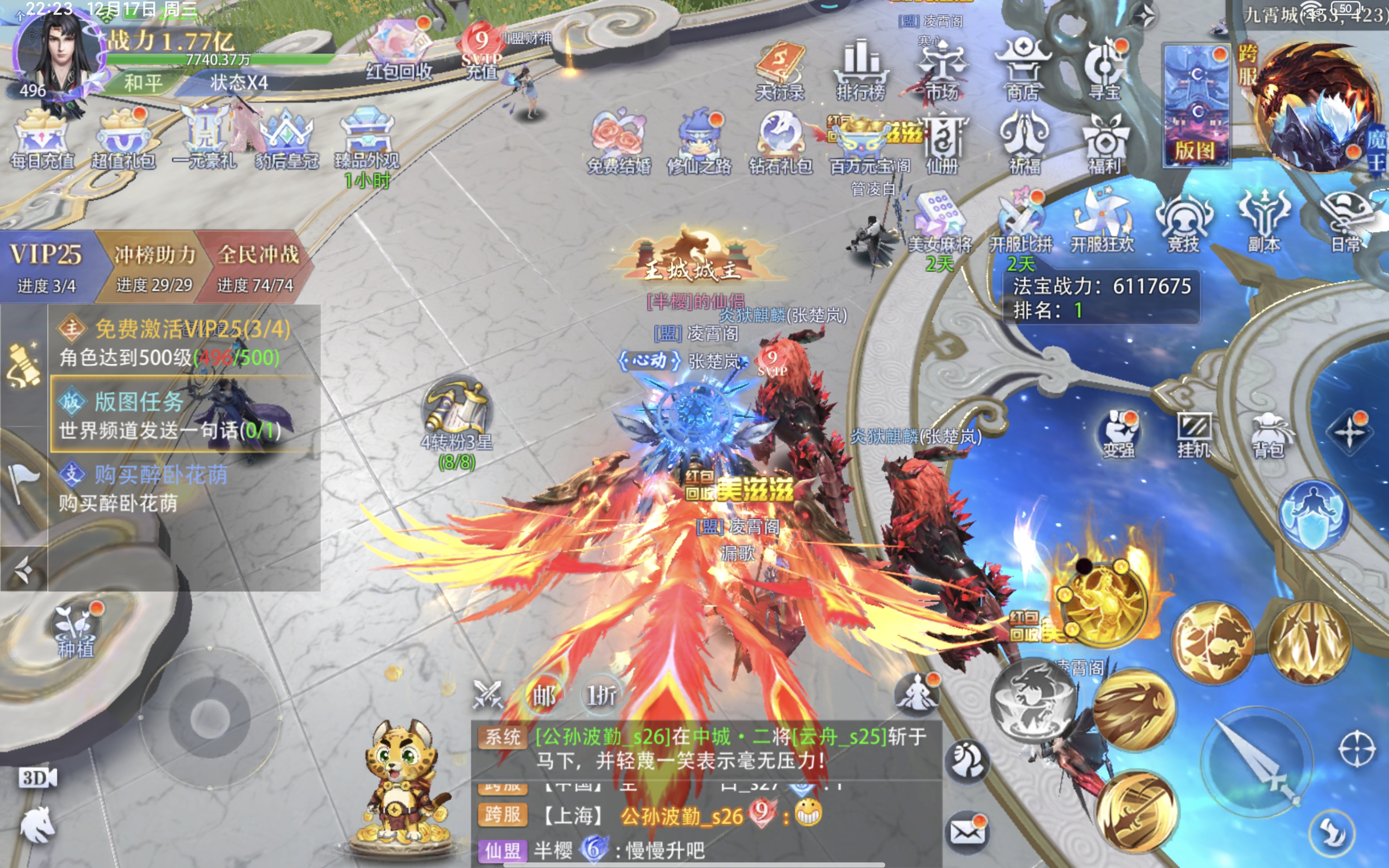Toggle 挂机 auto-battle mode
Viewport: 1389px width, 868px height.
coord(1194,434)
